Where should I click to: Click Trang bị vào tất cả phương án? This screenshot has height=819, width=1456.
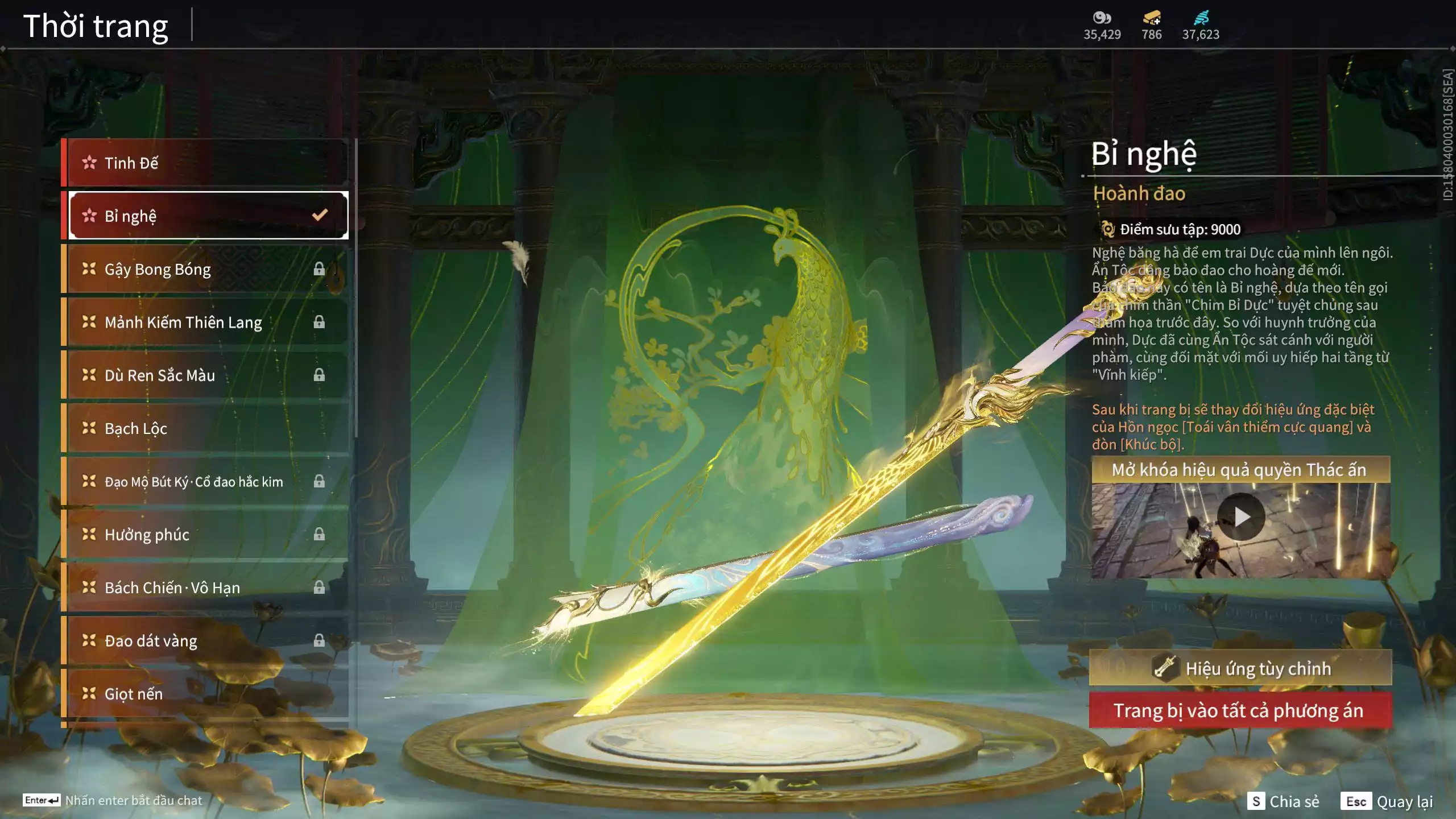tap(1240, 711)
